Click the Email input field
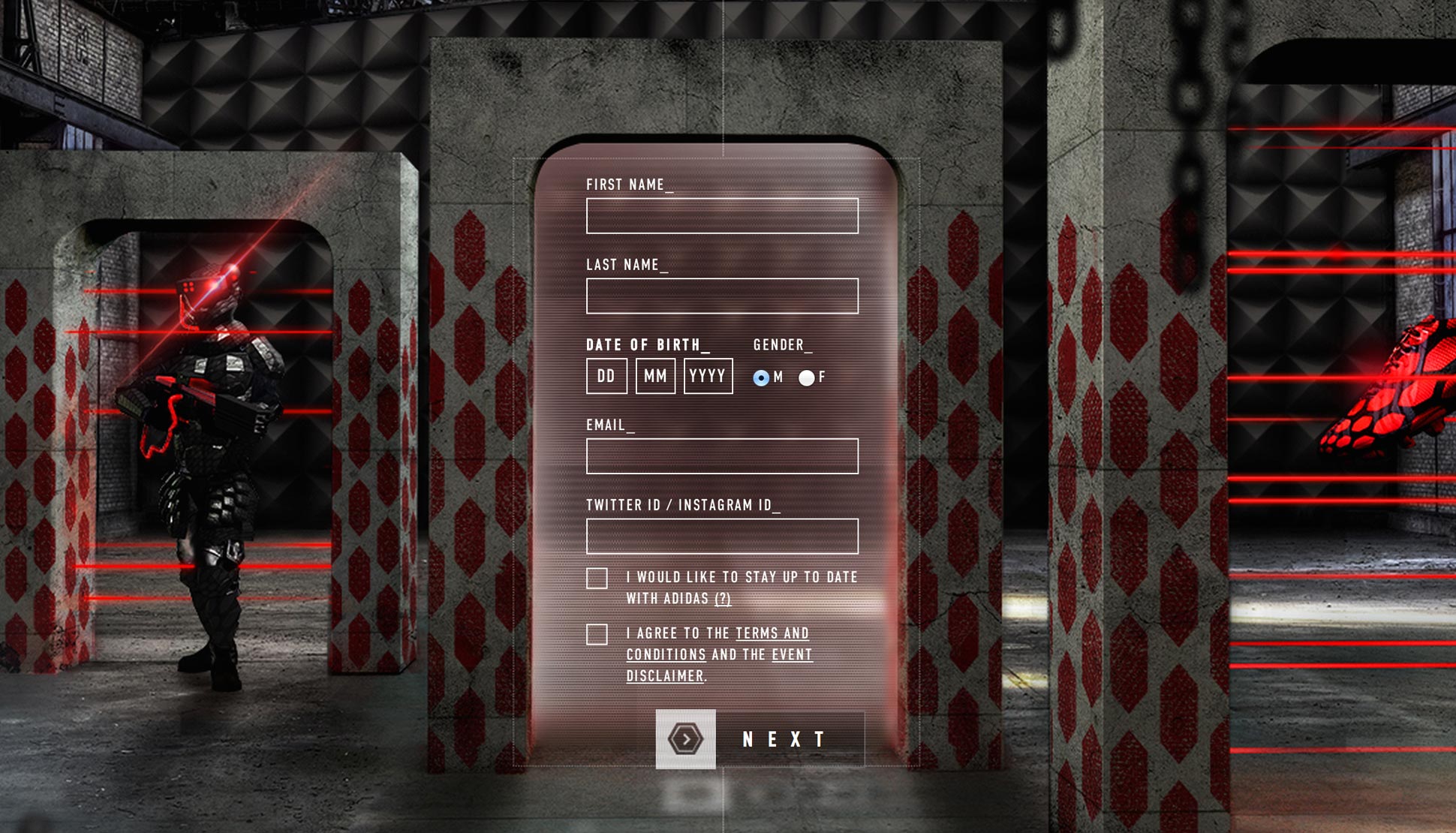The width and height of the screenshot is (1456, 833). (722, 456)
